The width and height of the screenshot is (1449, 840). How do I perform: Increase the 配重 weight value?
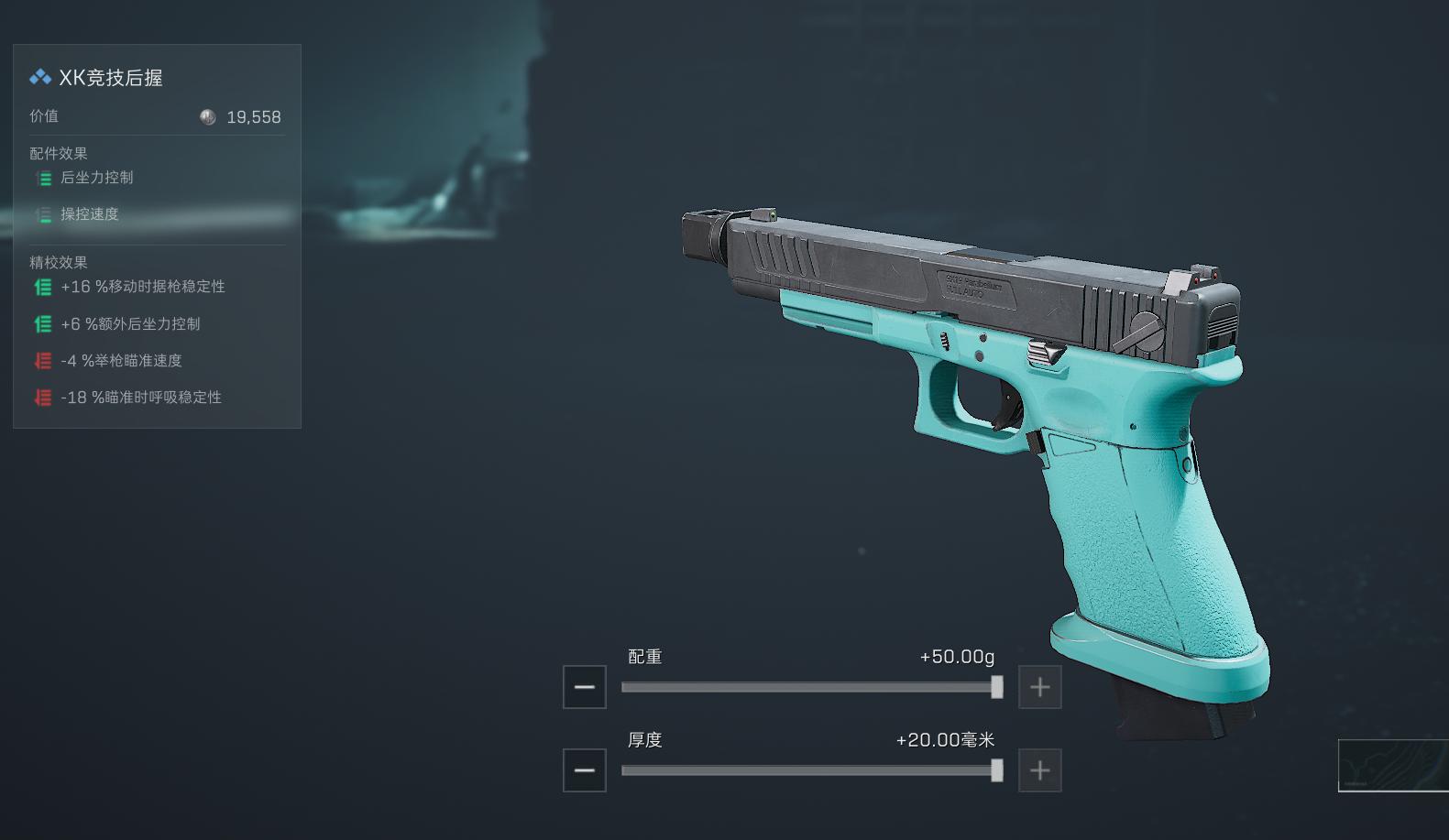click(x=1039, y=687)
